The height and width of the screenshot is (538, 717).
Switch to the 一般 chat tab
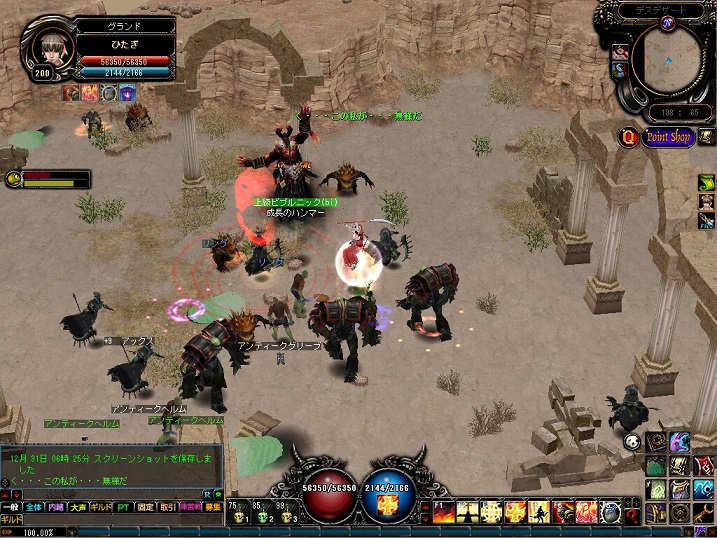click(11, 507)
